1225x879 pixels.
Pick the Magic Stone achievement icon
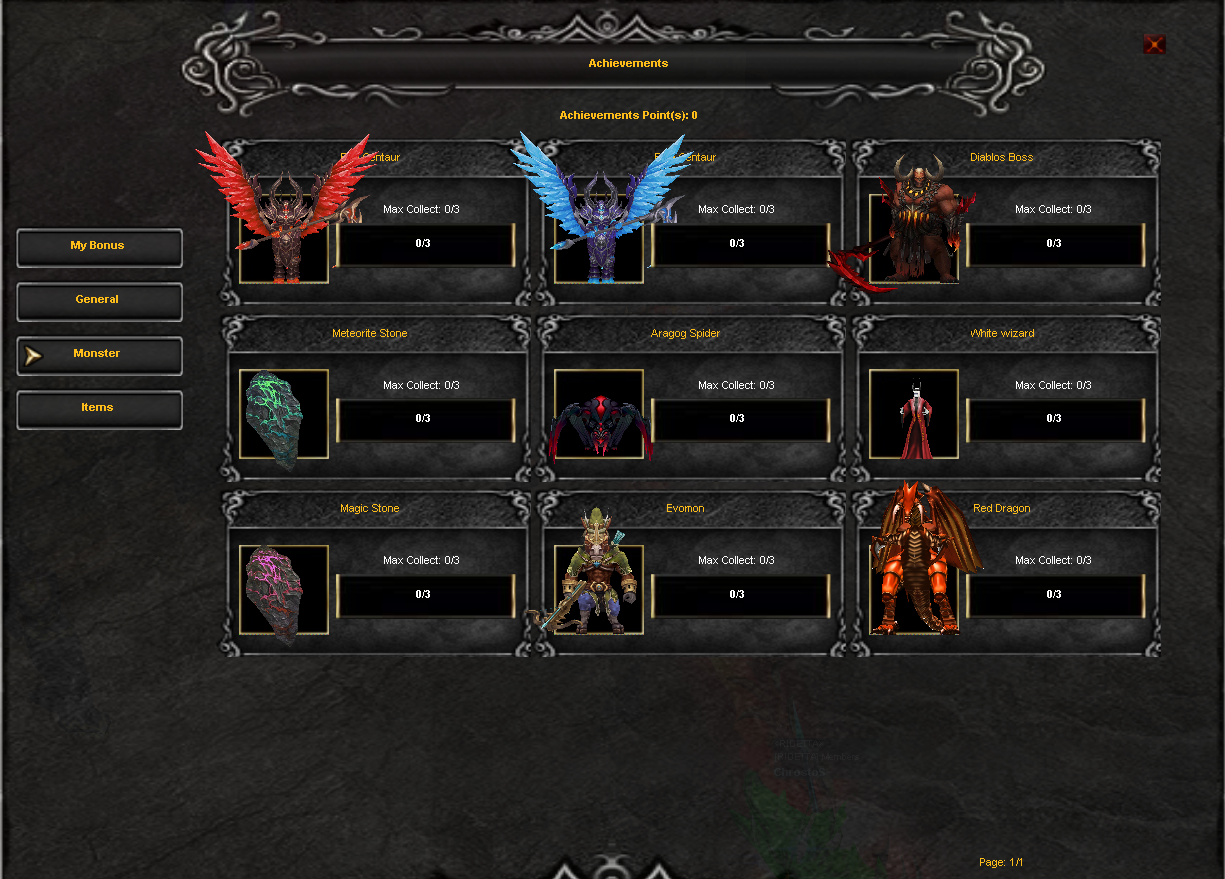pyautogui.click(x=284, y=590)
